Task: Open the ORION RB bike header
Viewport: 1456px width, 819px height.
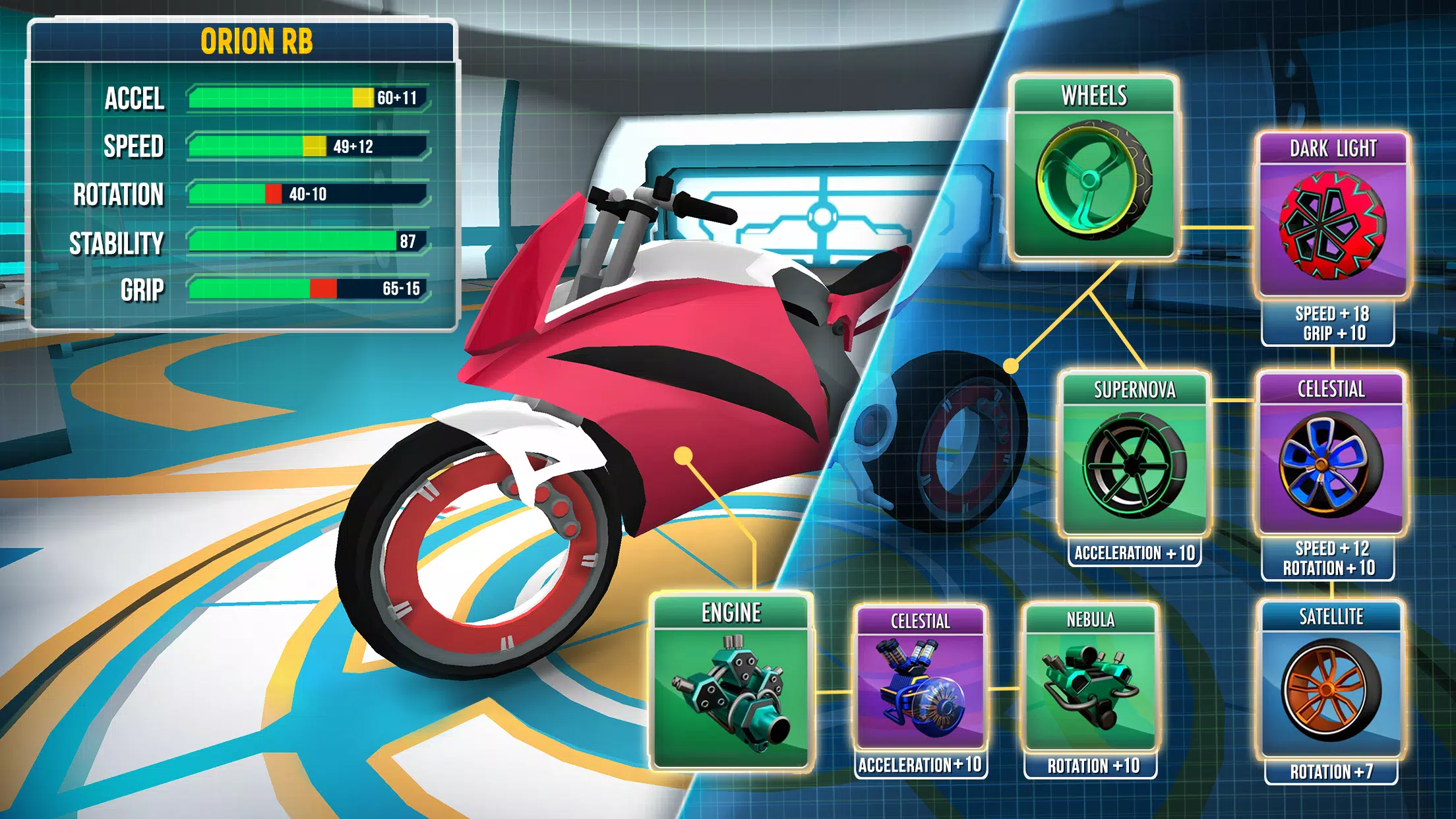Action: point(244,42)
